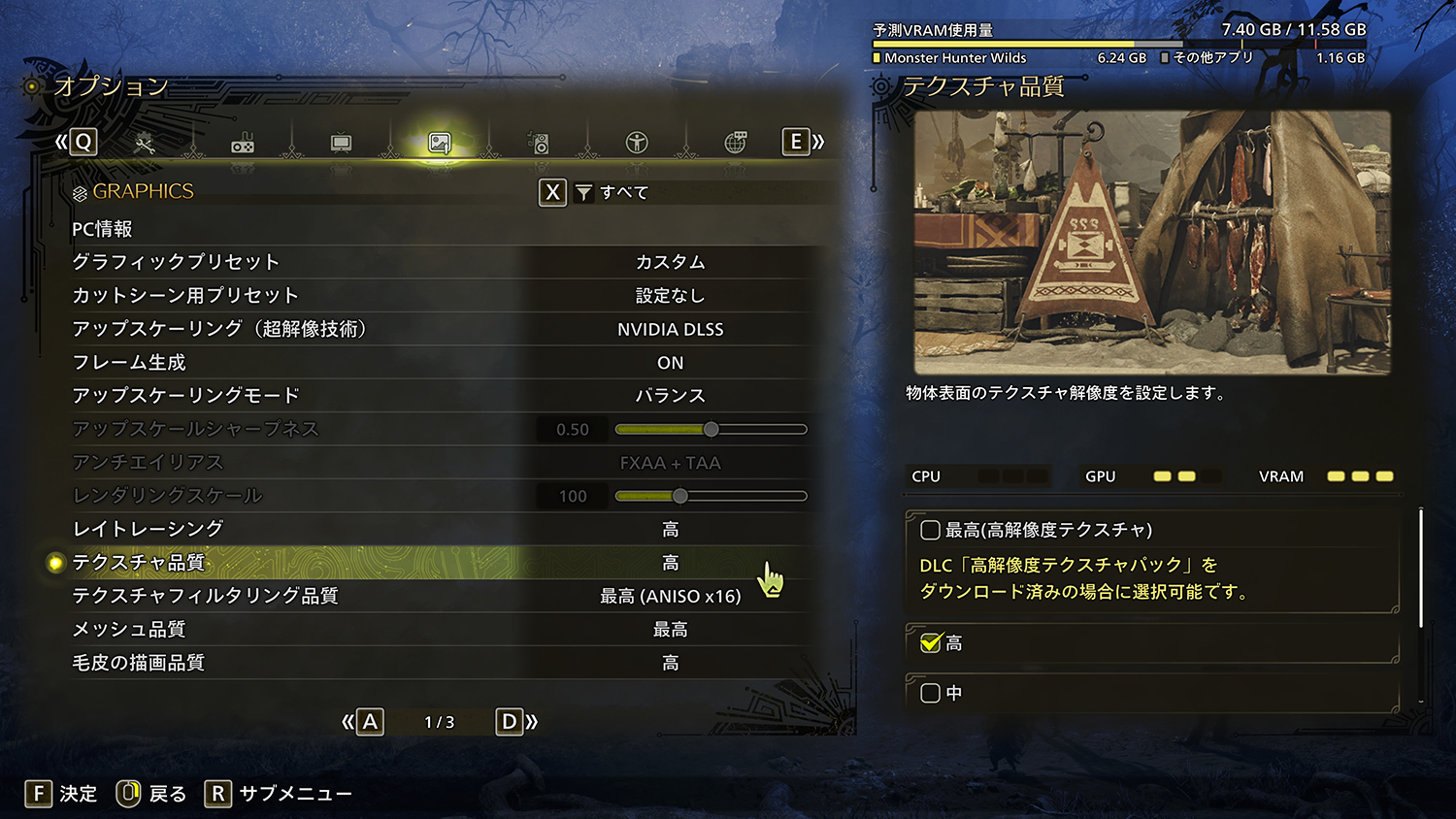This screenshot has width=1456, height=819.
Task: Tick the 最高(高解像度テクスチャ) checkbox
Action: [930, 530]
